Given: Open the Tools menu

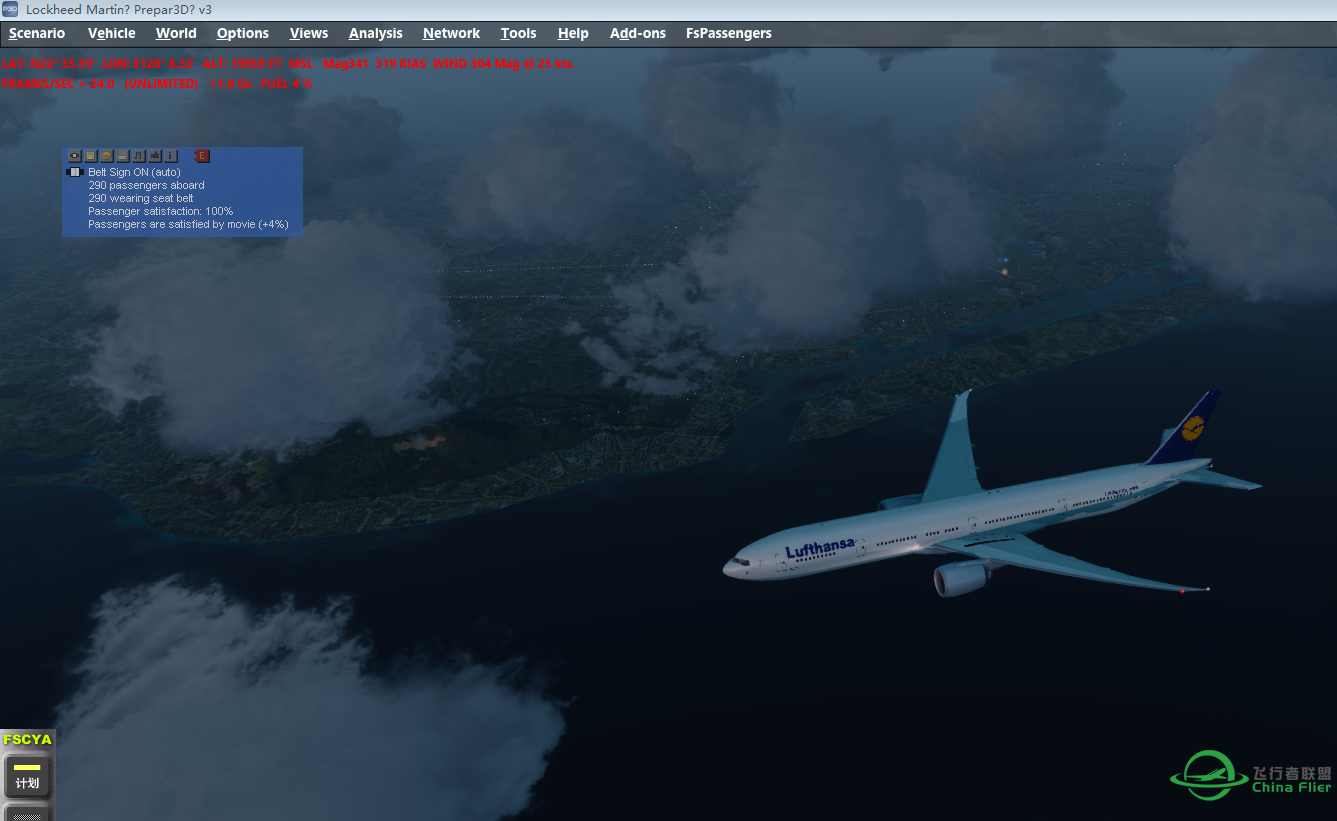Looking at the screenshot, I should click(518, 33).
